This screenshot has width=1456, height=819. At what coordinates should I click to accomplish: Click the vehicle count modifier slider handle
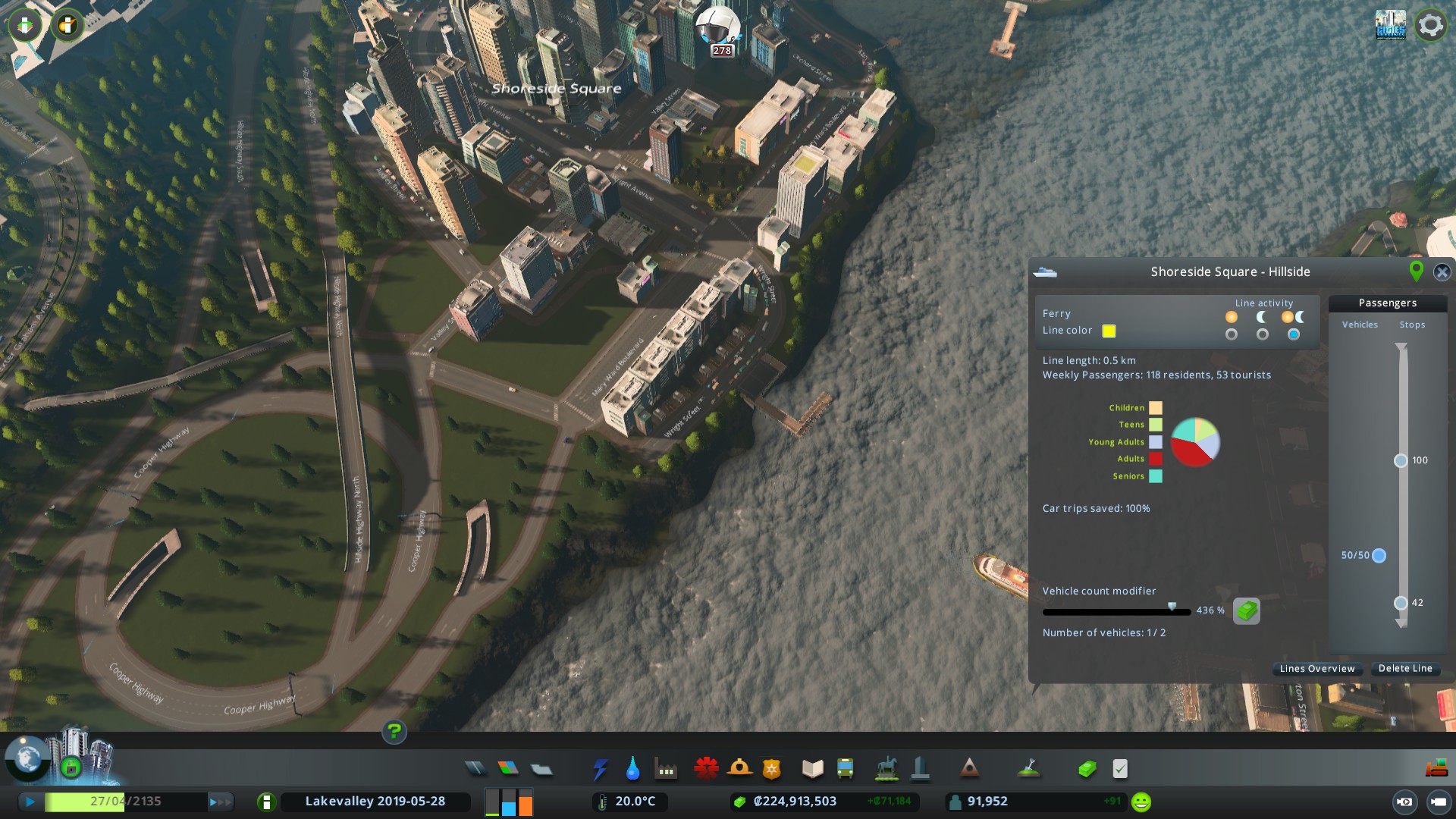[x=1172, y=607]
